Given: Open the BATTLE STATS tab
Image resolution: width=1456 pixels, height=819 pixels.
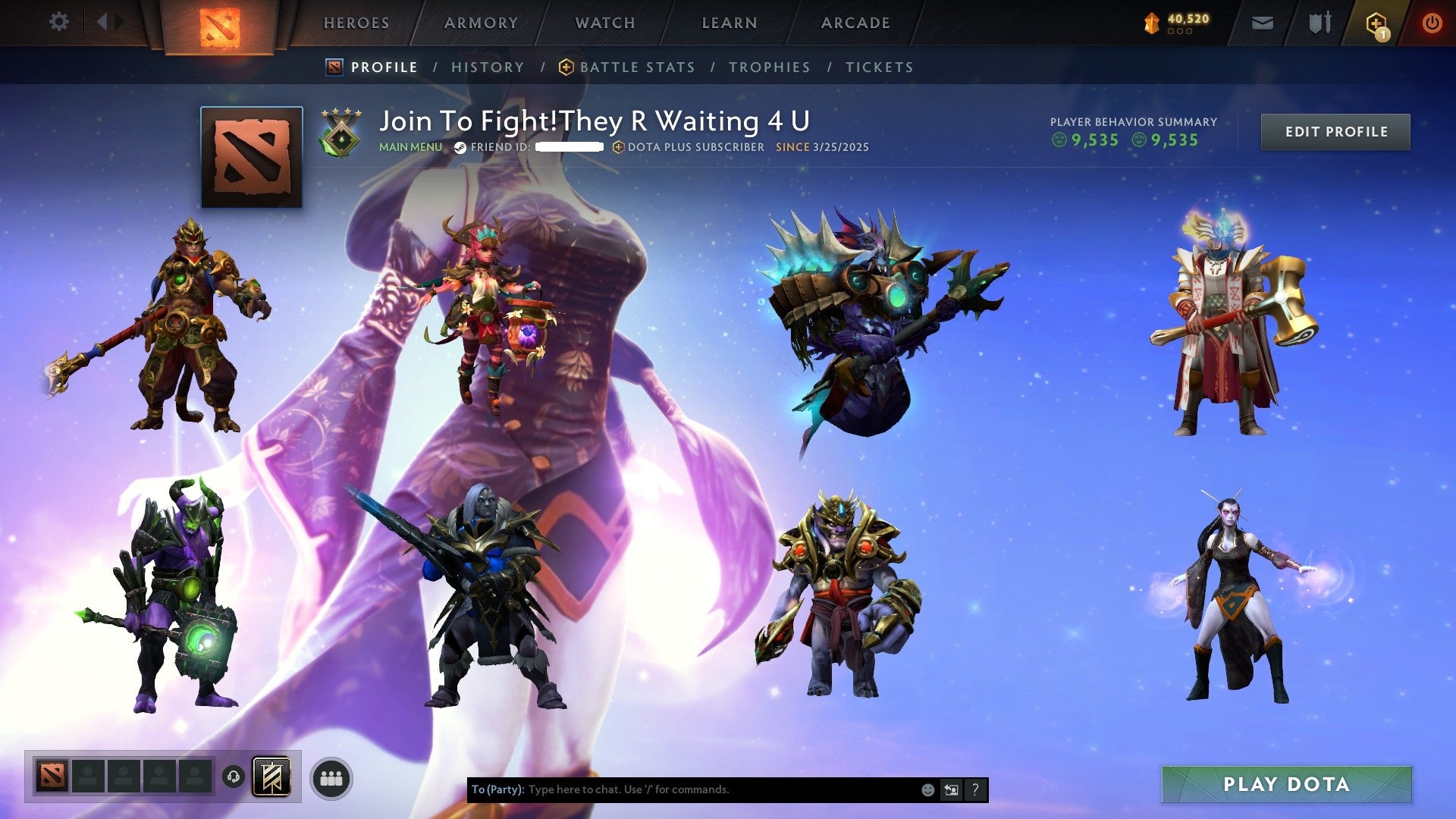Looking at the screenshot, I should point(637,67).
